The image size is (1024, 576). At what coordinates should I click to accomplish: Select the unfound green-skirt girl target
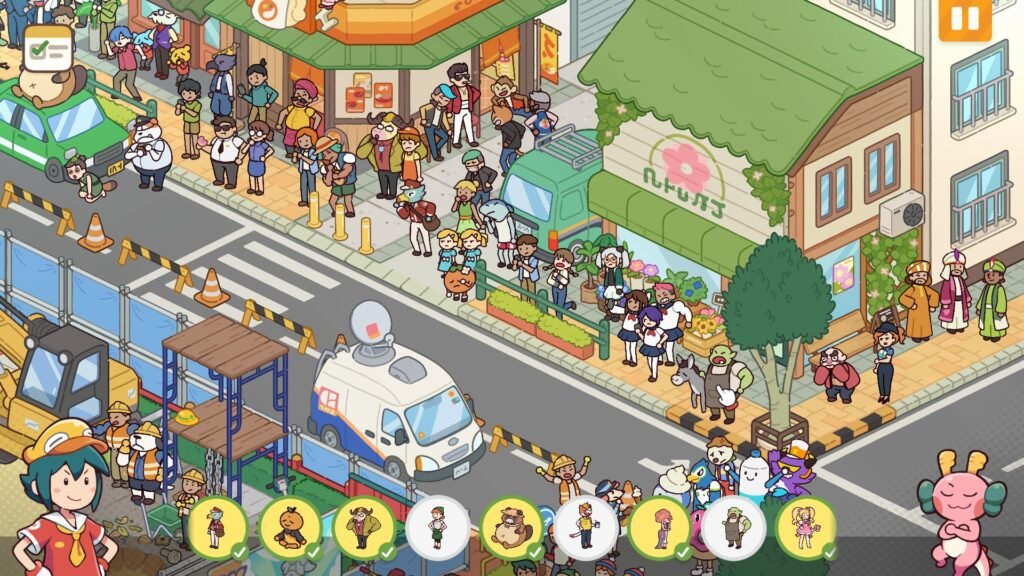pos(438,527)
